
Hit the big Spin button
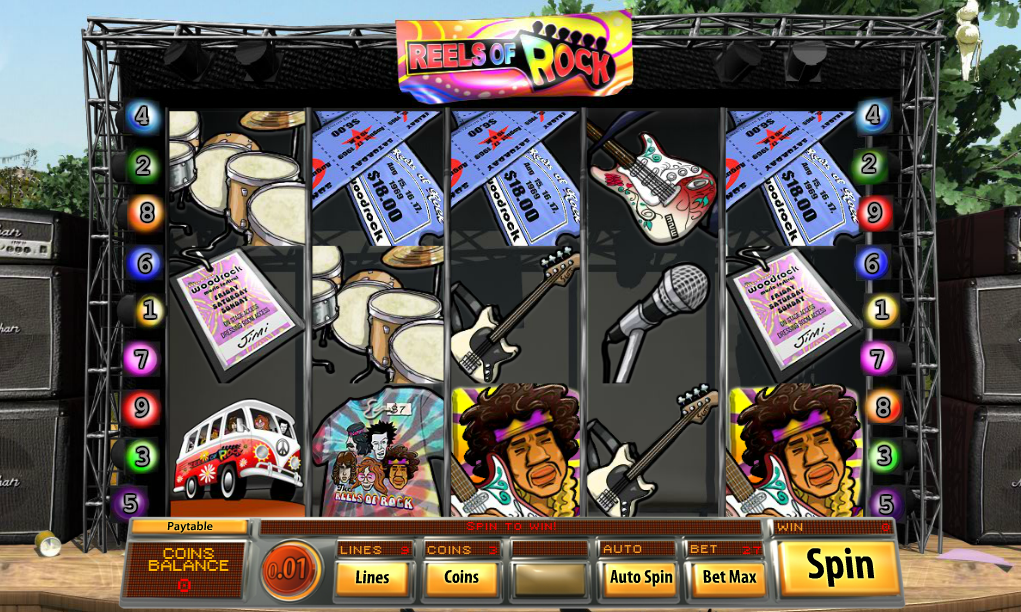click(839, 566)
